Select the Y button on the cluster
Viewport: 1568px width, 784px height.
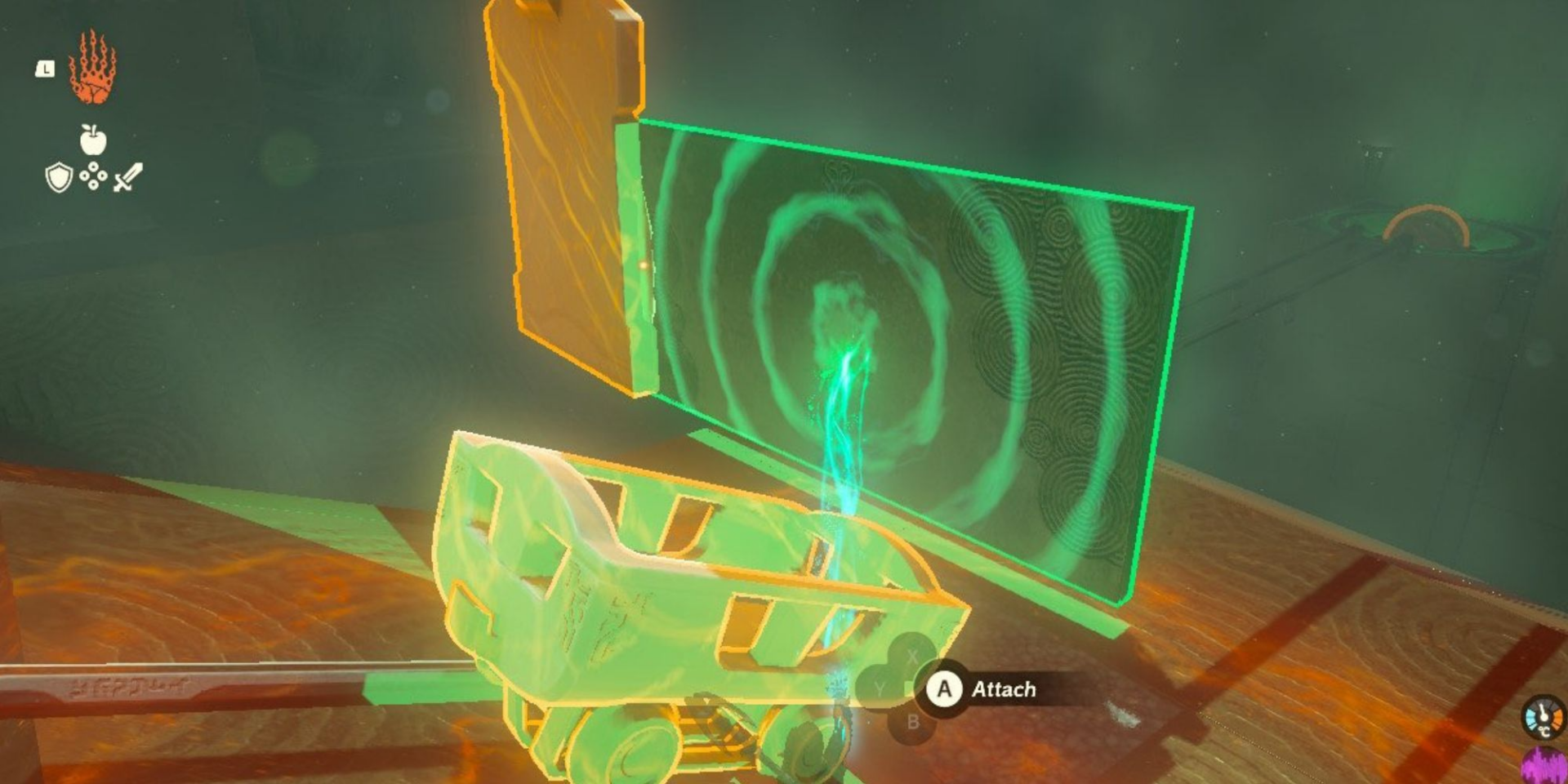click(x=880, y=687)
